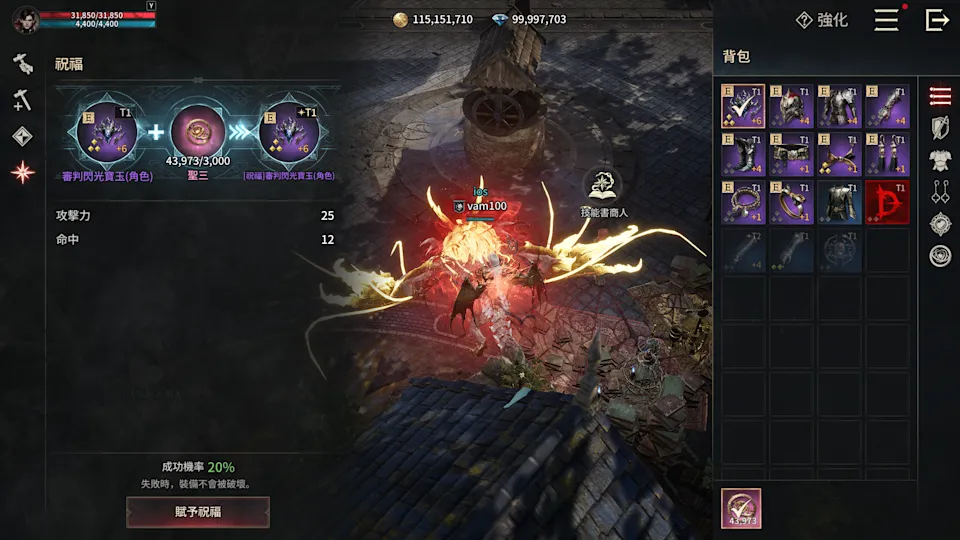Open the diamond-shaped icon tab on left
This screenshot has width=960, height=540.
[x=22, y=136]
